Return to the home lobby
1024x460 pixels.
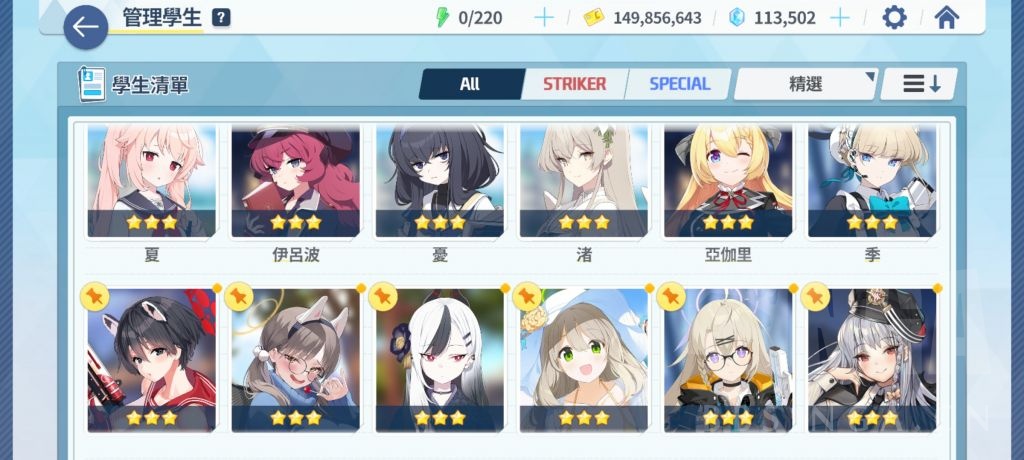point(946,17)
